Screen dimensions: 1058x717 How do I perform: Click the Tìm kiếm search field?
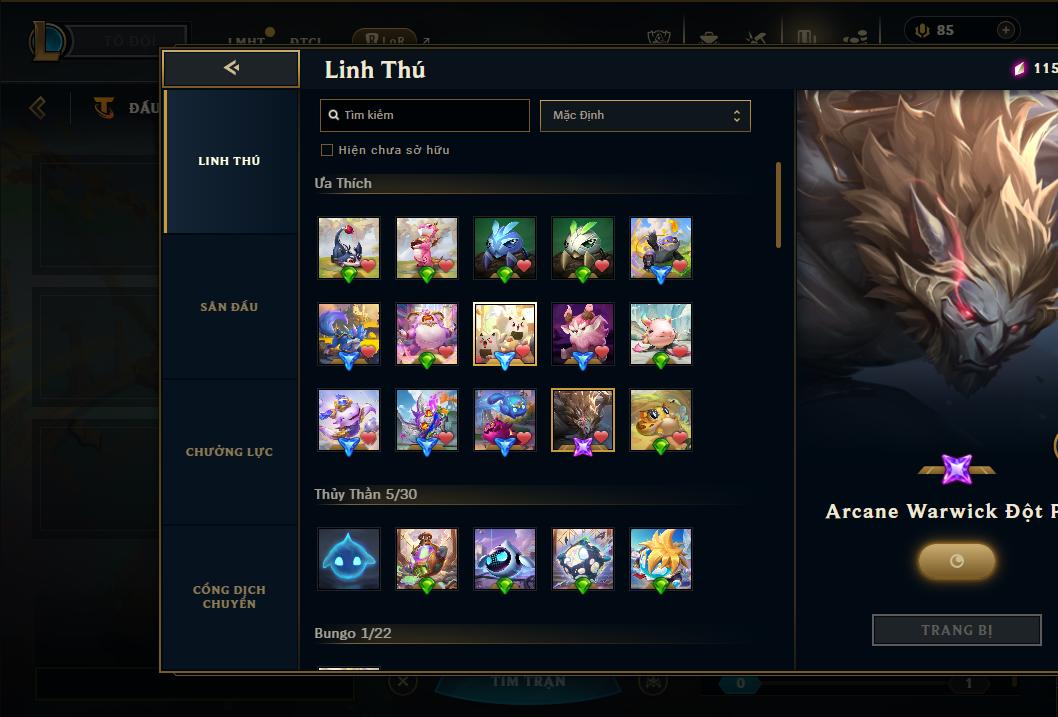click(x=425, y=115)
